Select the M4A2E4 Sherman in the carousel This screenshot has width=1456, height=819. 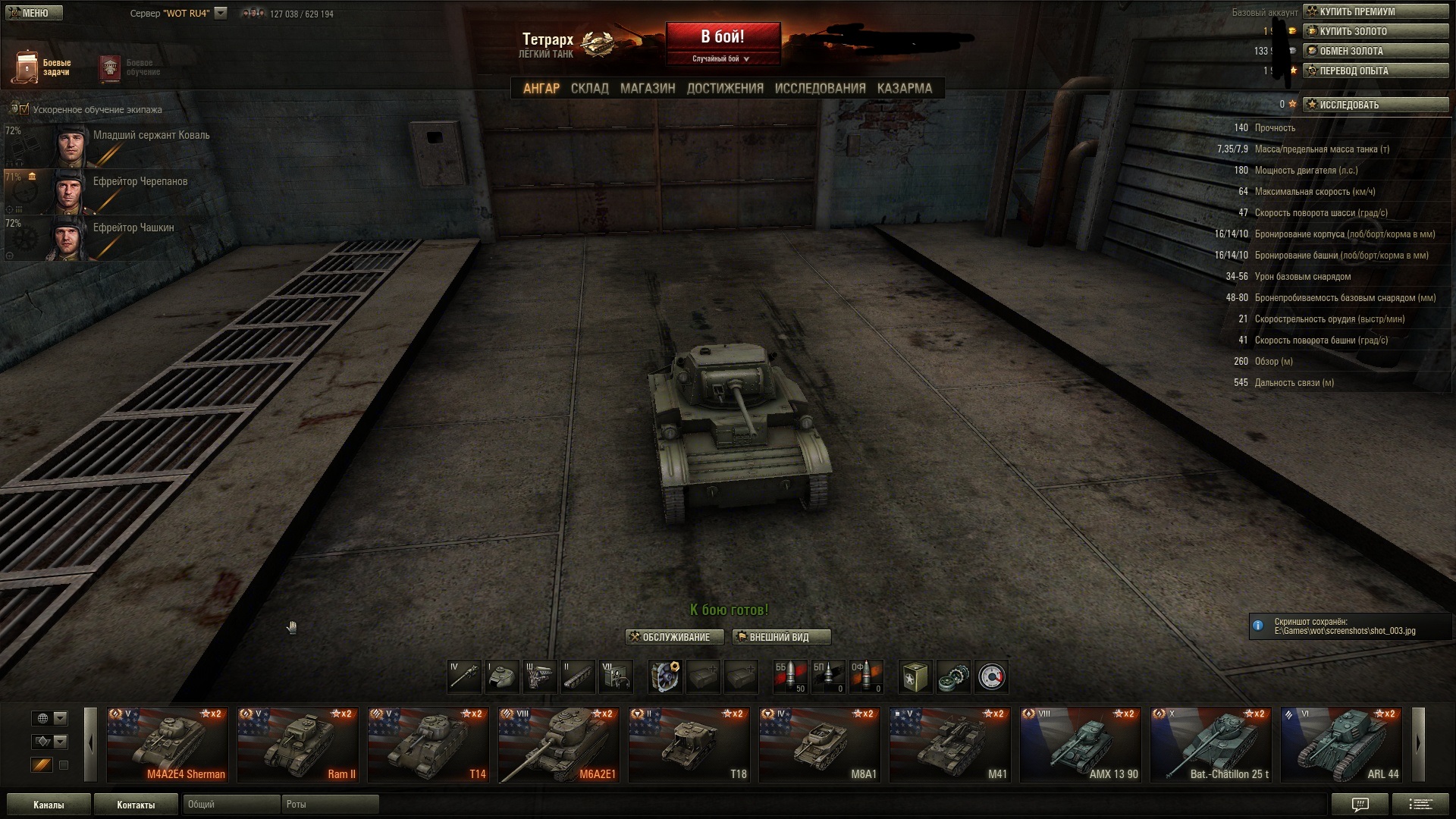(168, 744)
